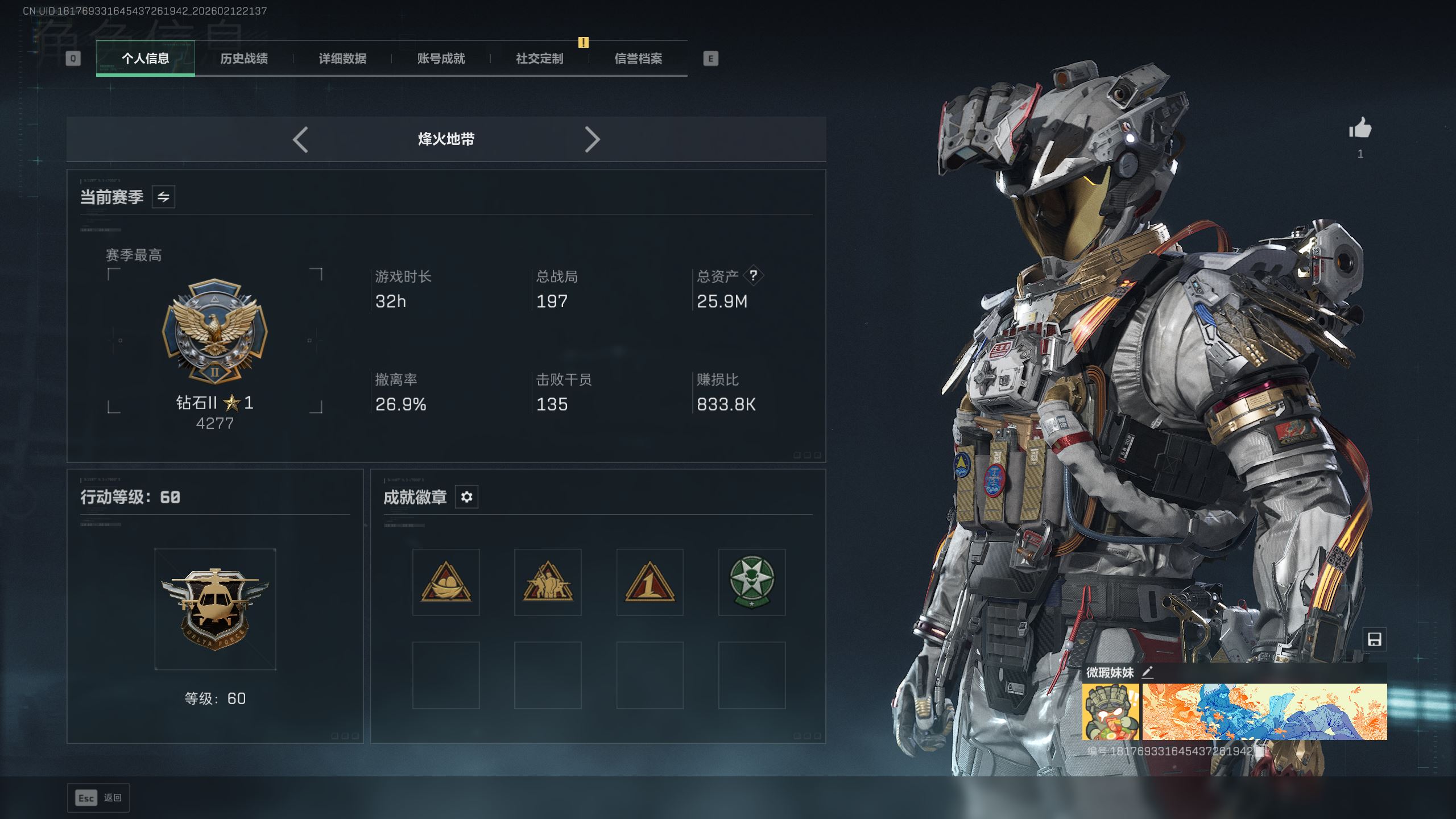
Task: Click the right arrow beside 烽火地带
Action: click(592, 139)
